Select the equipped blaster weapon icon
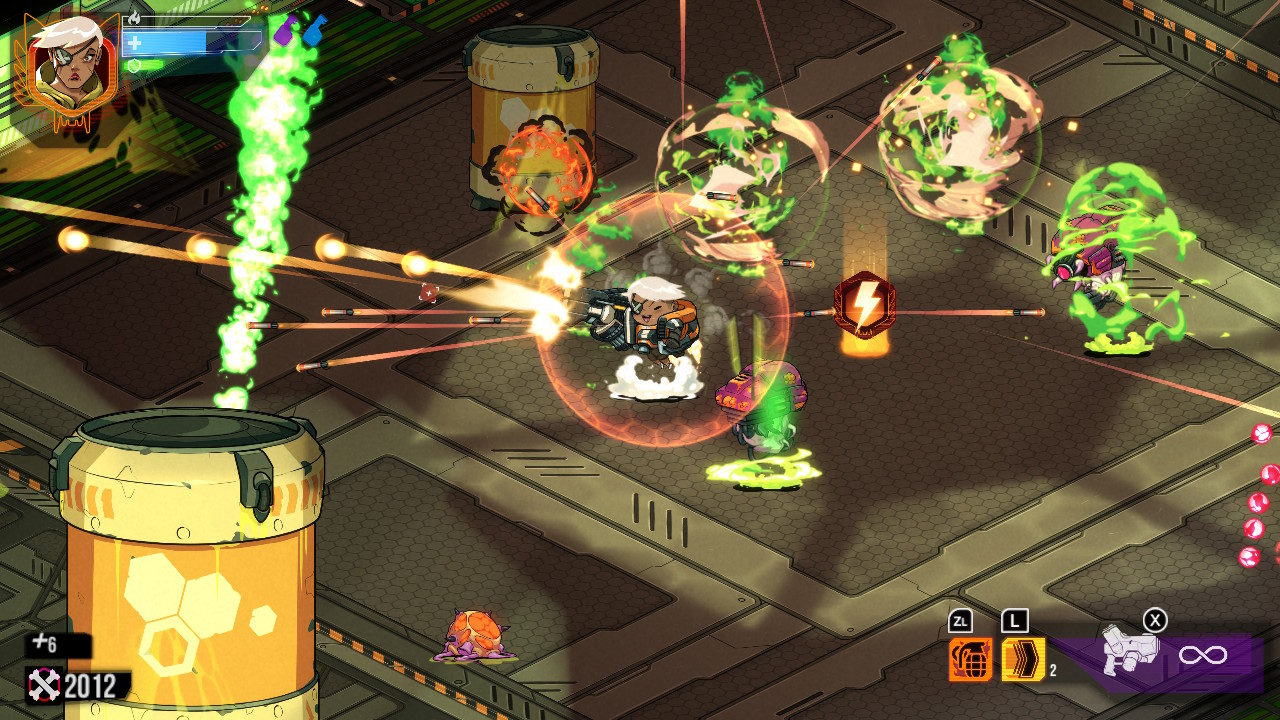Image resolution: width=1280 pixels, height=720 pixels. pos(1130,653)
